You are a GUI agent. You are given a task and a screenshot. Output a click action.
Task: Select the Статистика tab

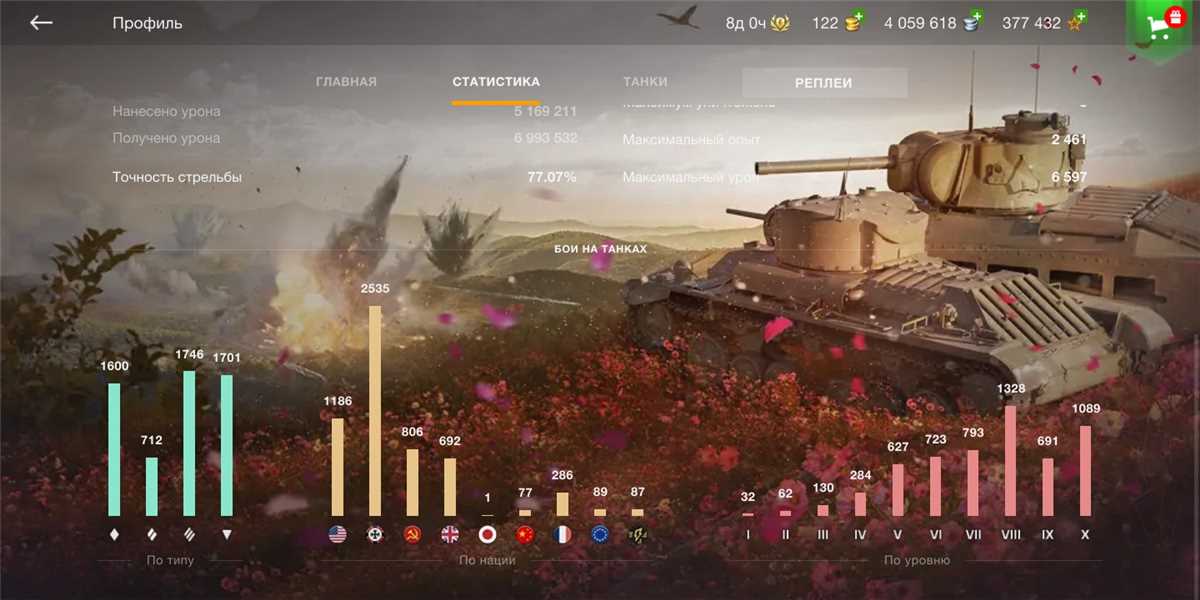point(496,82)
